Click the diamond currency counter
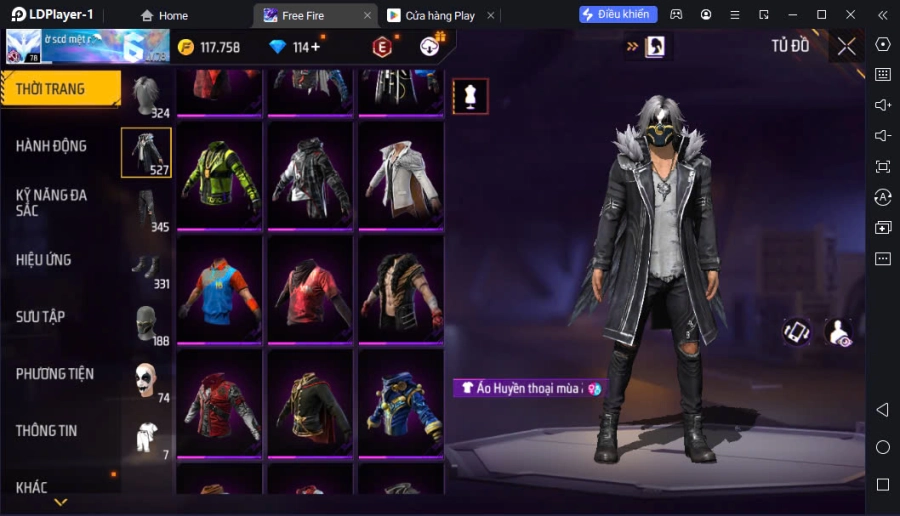 coord(295,47)
